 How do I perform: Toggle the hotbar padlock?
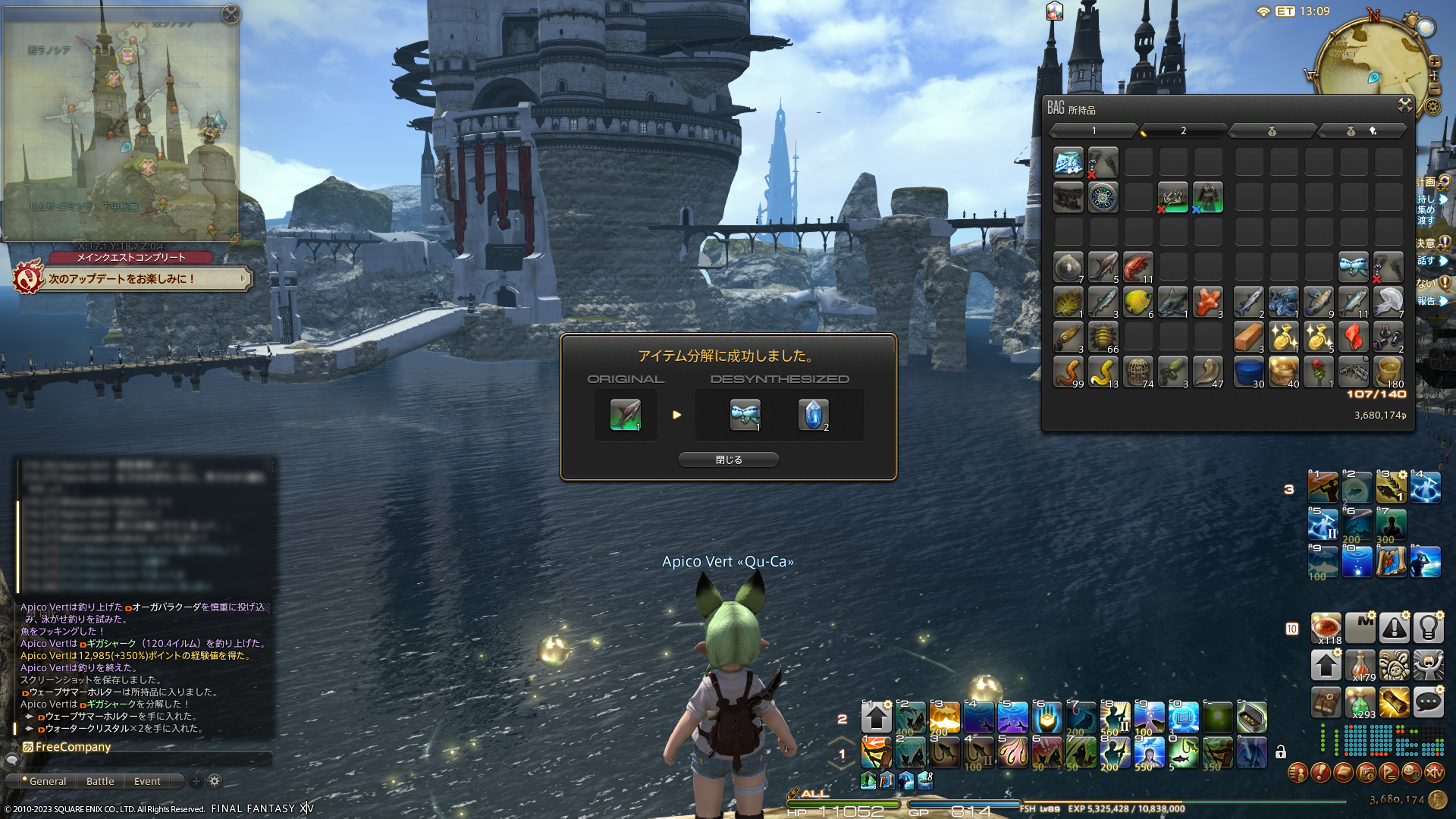coord(1281,752)
